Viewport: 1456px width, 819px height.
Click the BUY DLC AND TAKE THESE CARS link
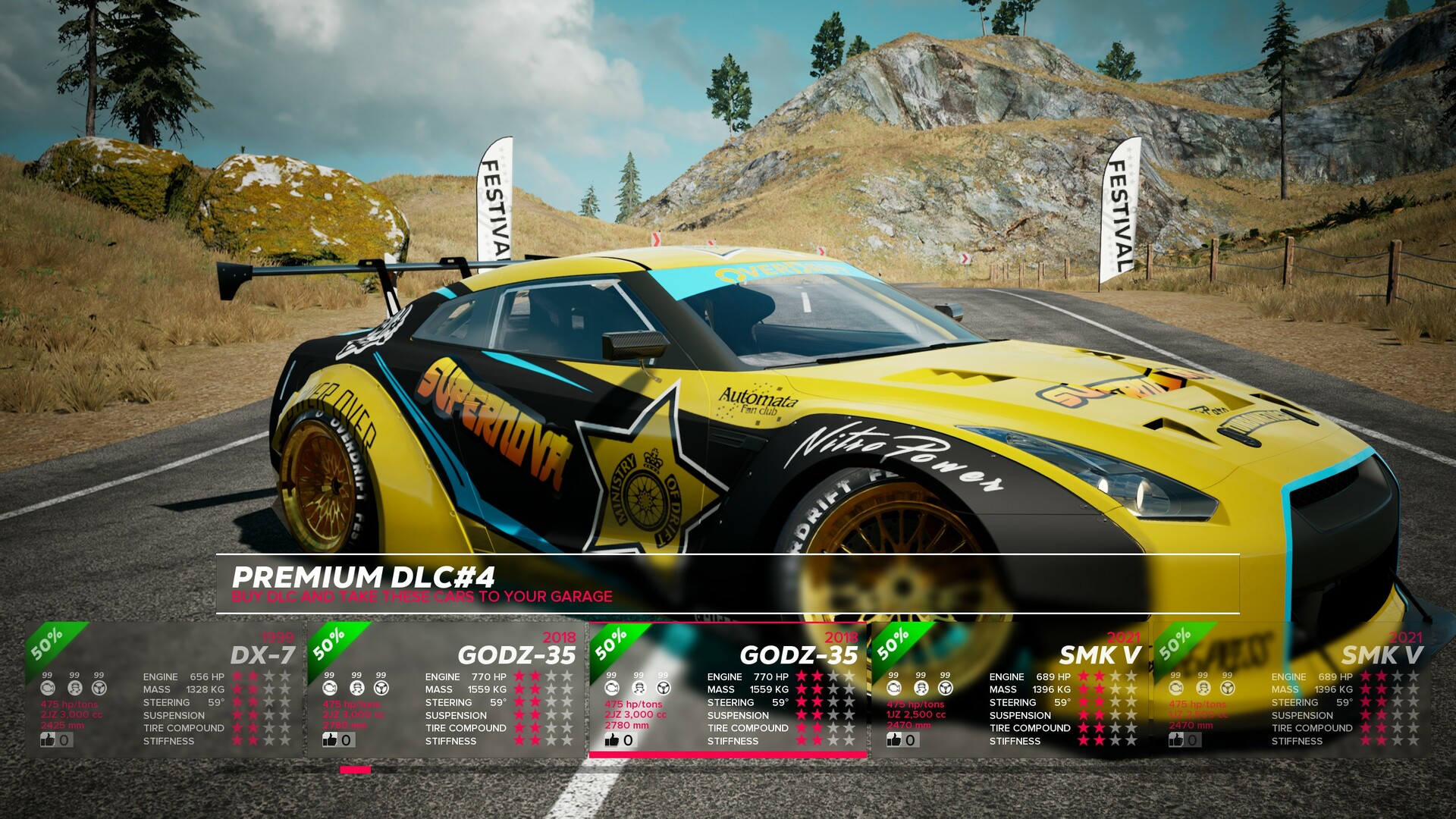422,597
